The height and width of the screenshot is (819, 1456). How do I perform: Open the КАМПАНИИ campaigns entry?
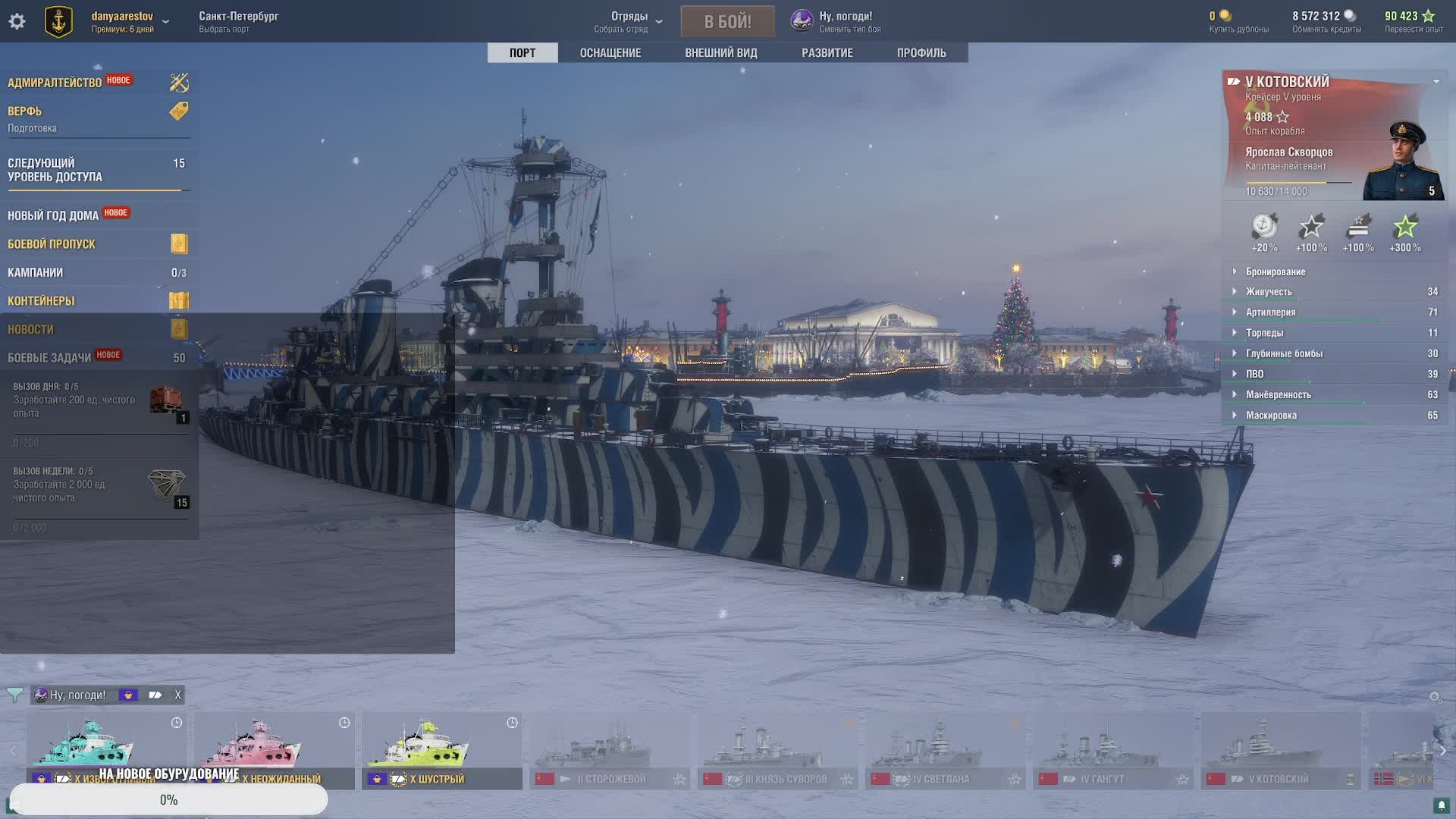click(36, 272)
